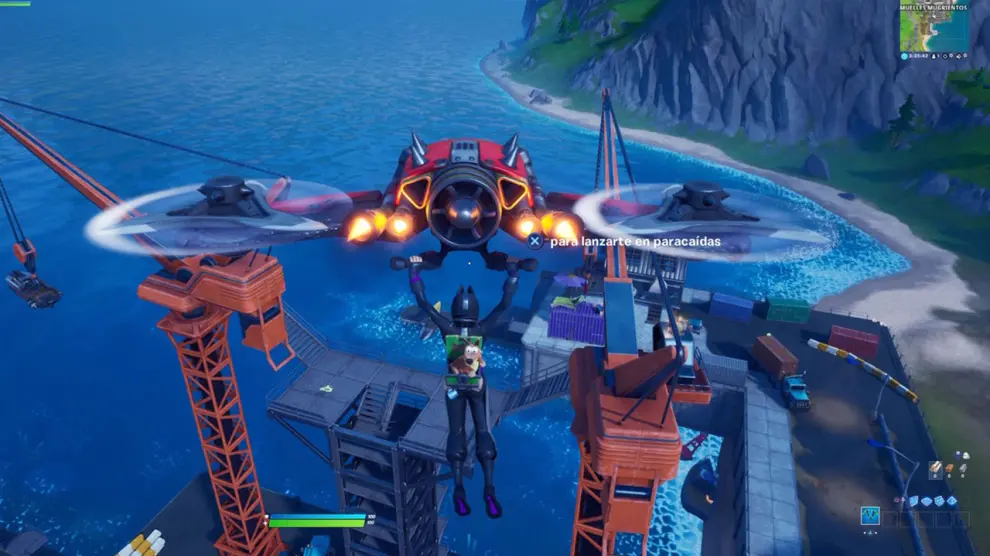This screenshot has width=990, height=556.
Task: Select the highlighted first hotbar slot
Action: pyautogui.click(x=870, y=516)
